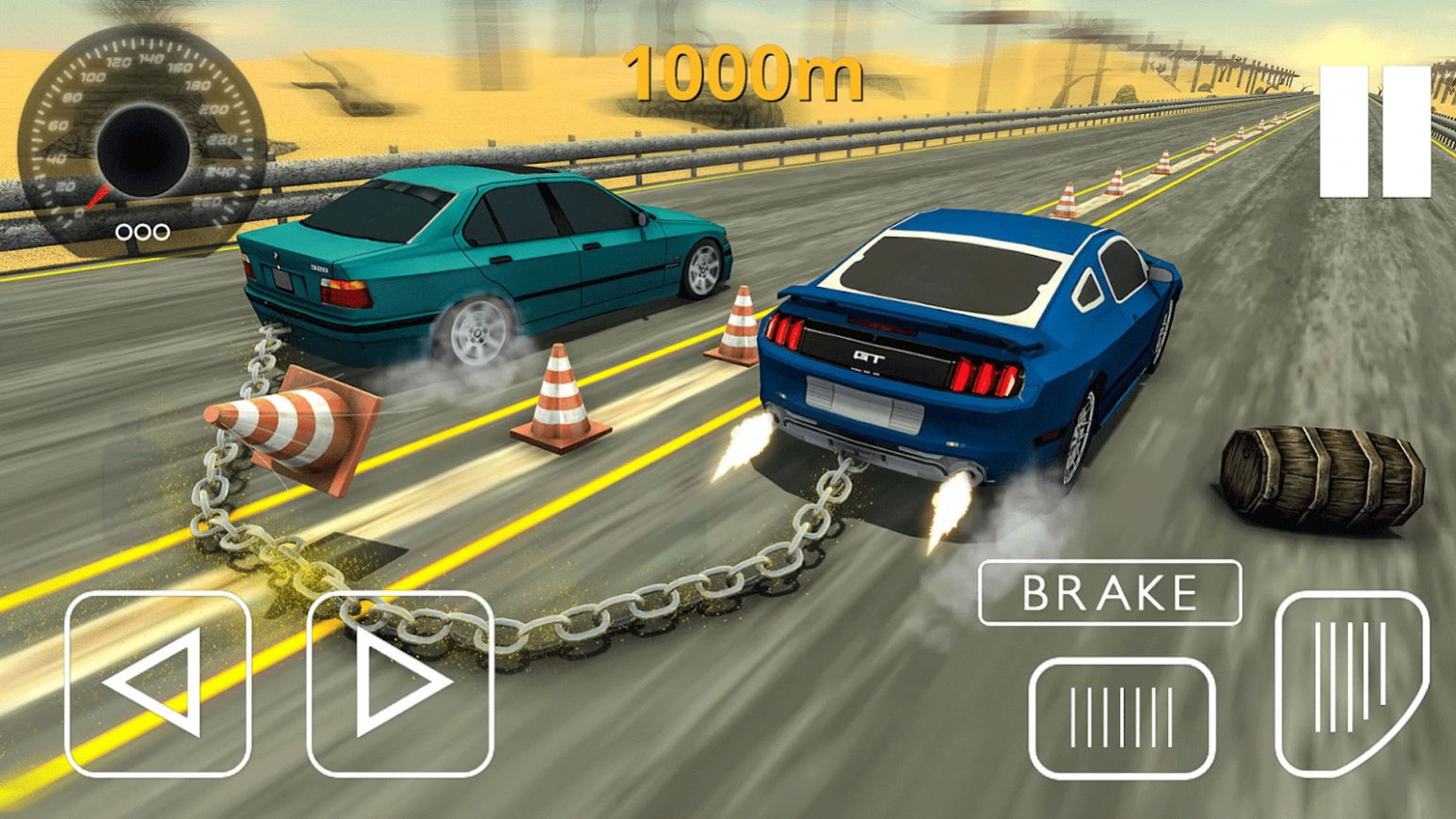
Task: Tap the BRAKE label button
Action: click(x=1110, y=593)
